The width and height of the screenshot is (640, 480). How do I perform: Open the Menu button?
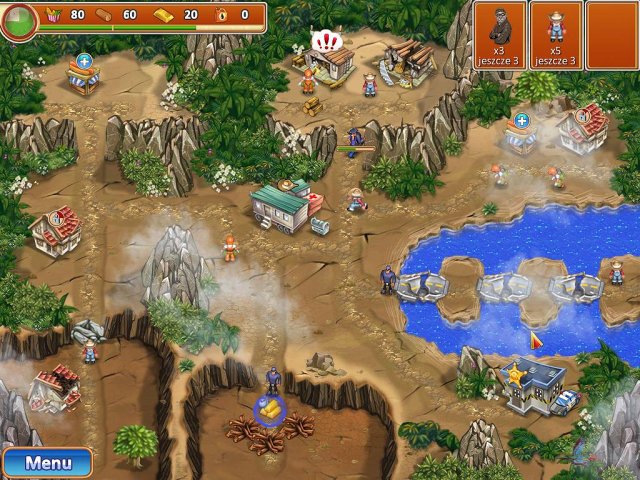point(47,463)
